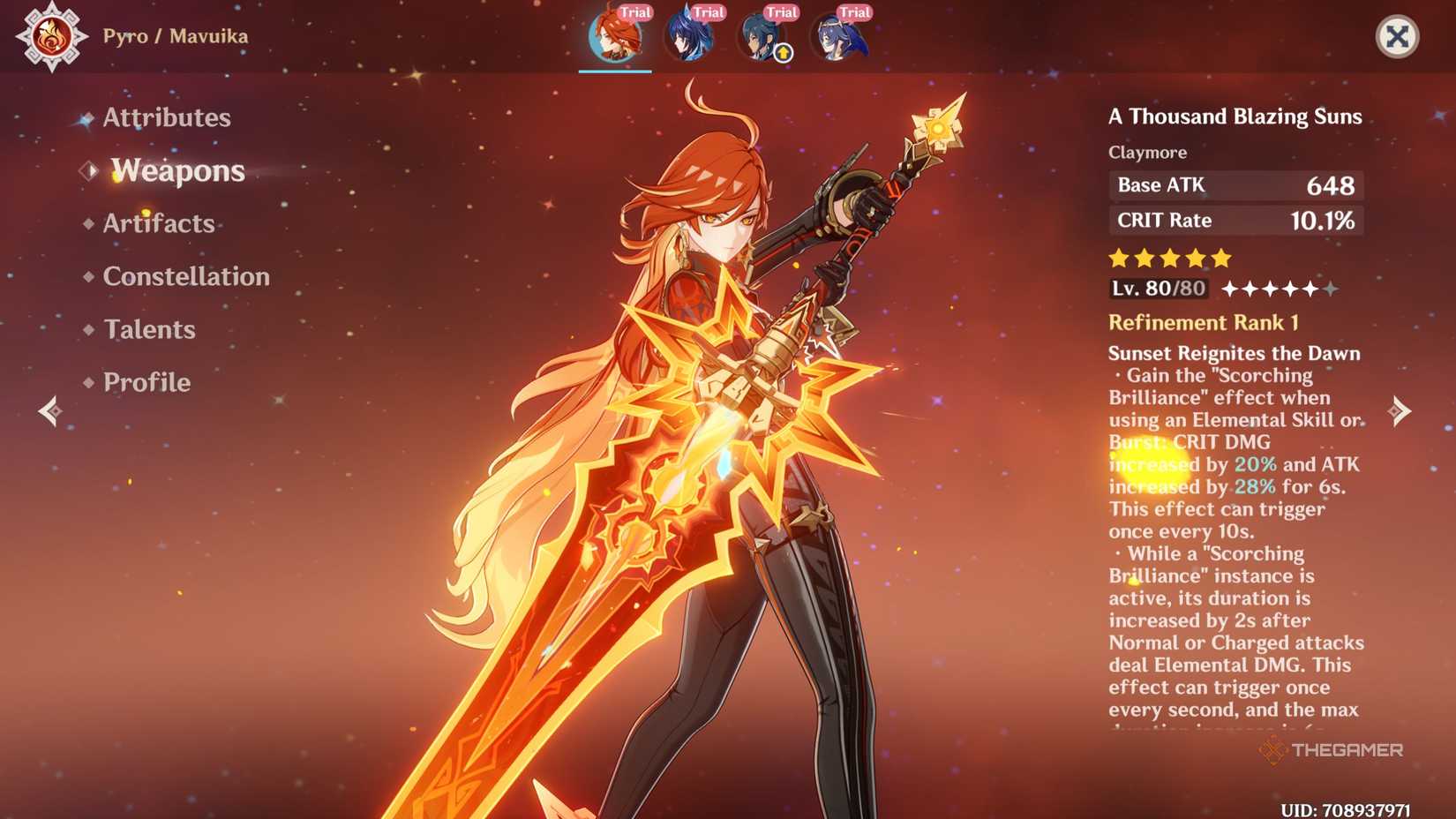Select Mavuika's portrait in the character bar
The width and height of the screenshot is (1456, 819).
615,37
